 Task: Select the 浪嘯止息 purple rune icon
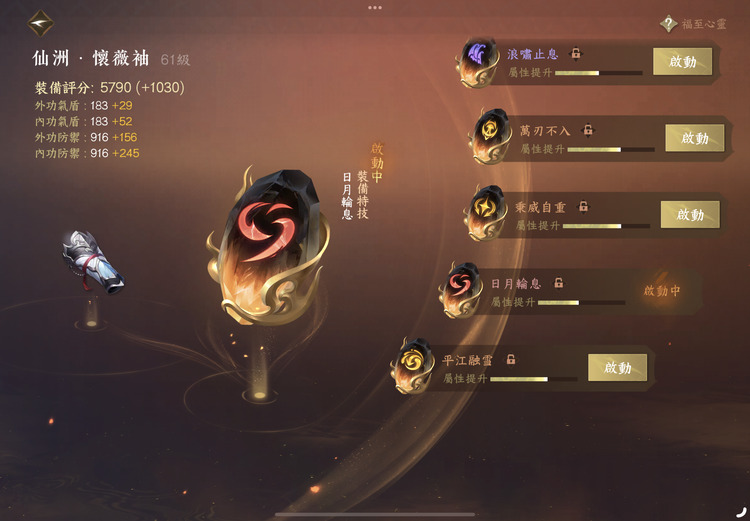tap(478, 59)
